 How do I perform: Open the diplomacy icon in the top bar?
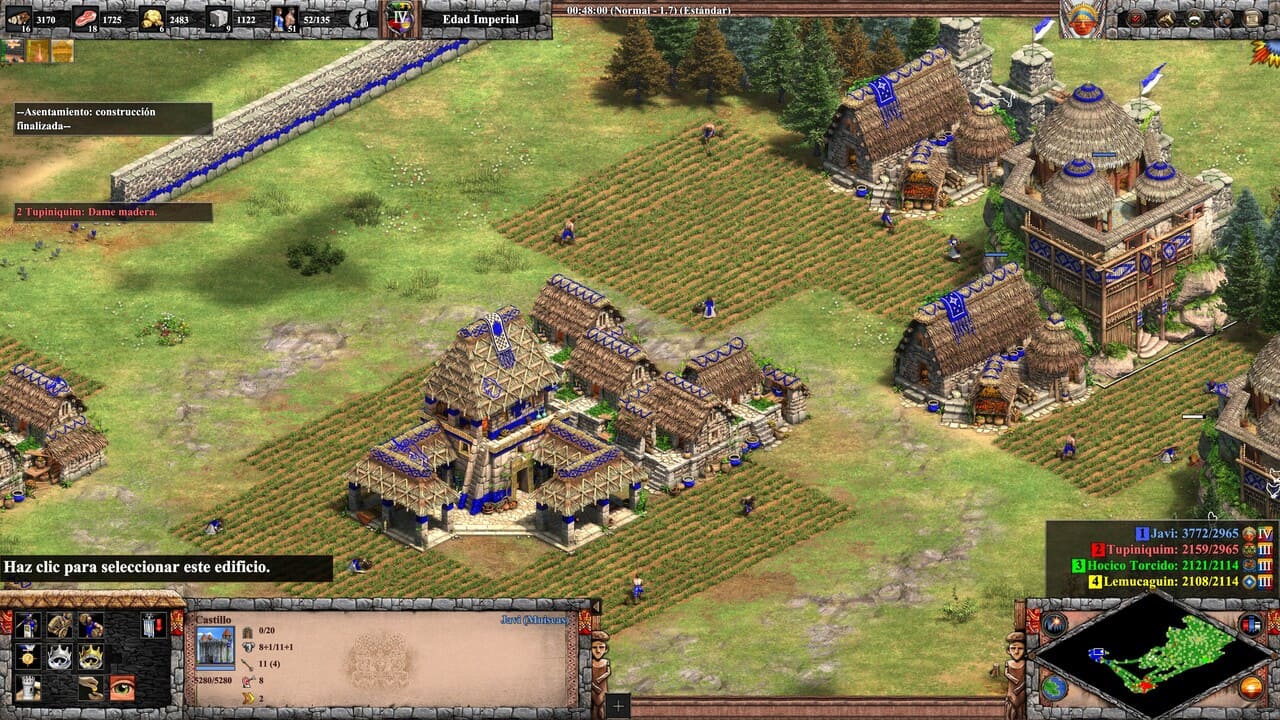click(x=1195, y=18)
